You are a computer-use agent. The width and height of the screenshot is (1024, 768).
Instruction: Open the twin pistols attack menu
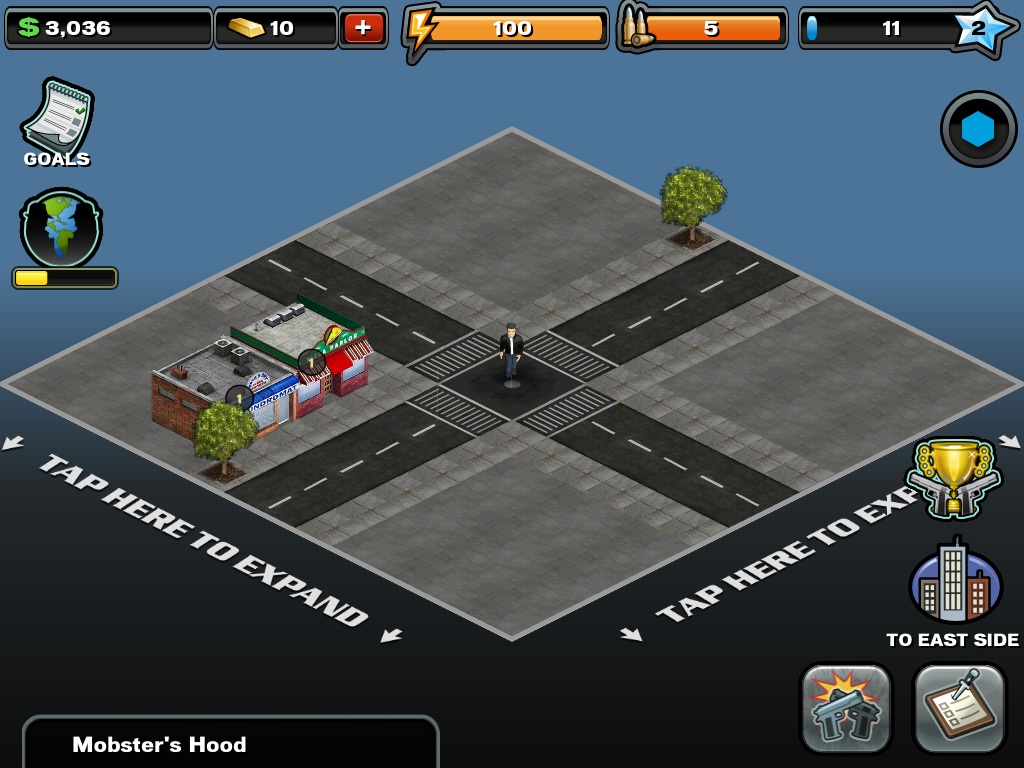click(846, 708)
